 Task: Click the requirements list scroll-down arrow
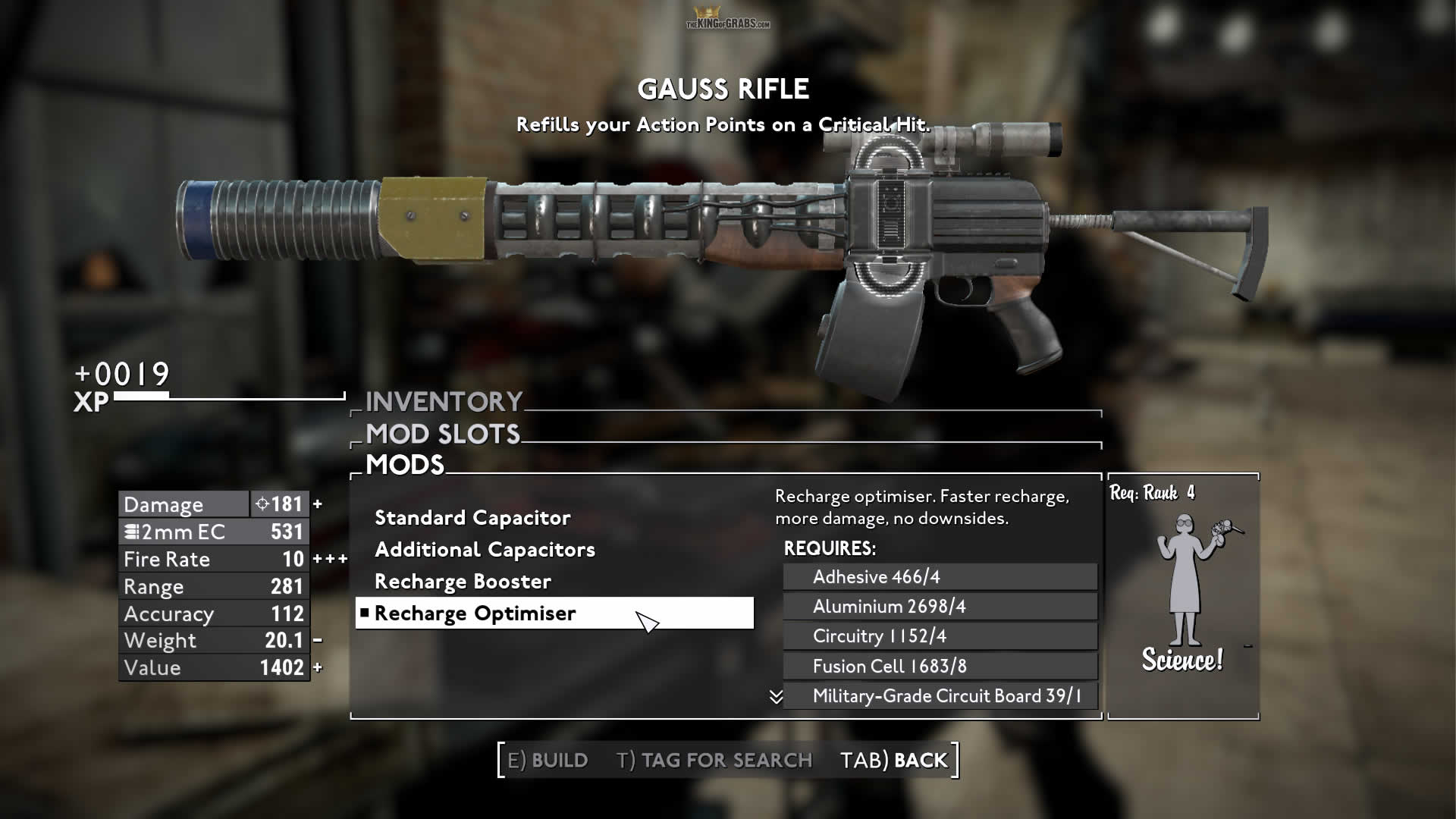(776, 697)
